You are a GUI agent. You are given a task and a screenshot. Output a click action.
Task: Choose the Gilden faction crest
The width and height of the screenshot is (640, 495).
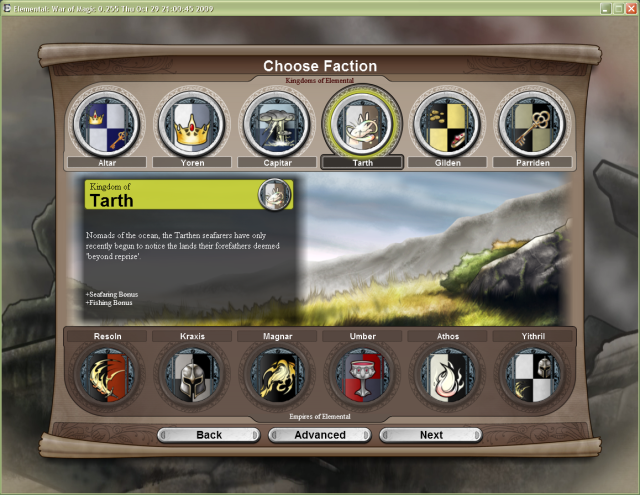tap(447, 123)
